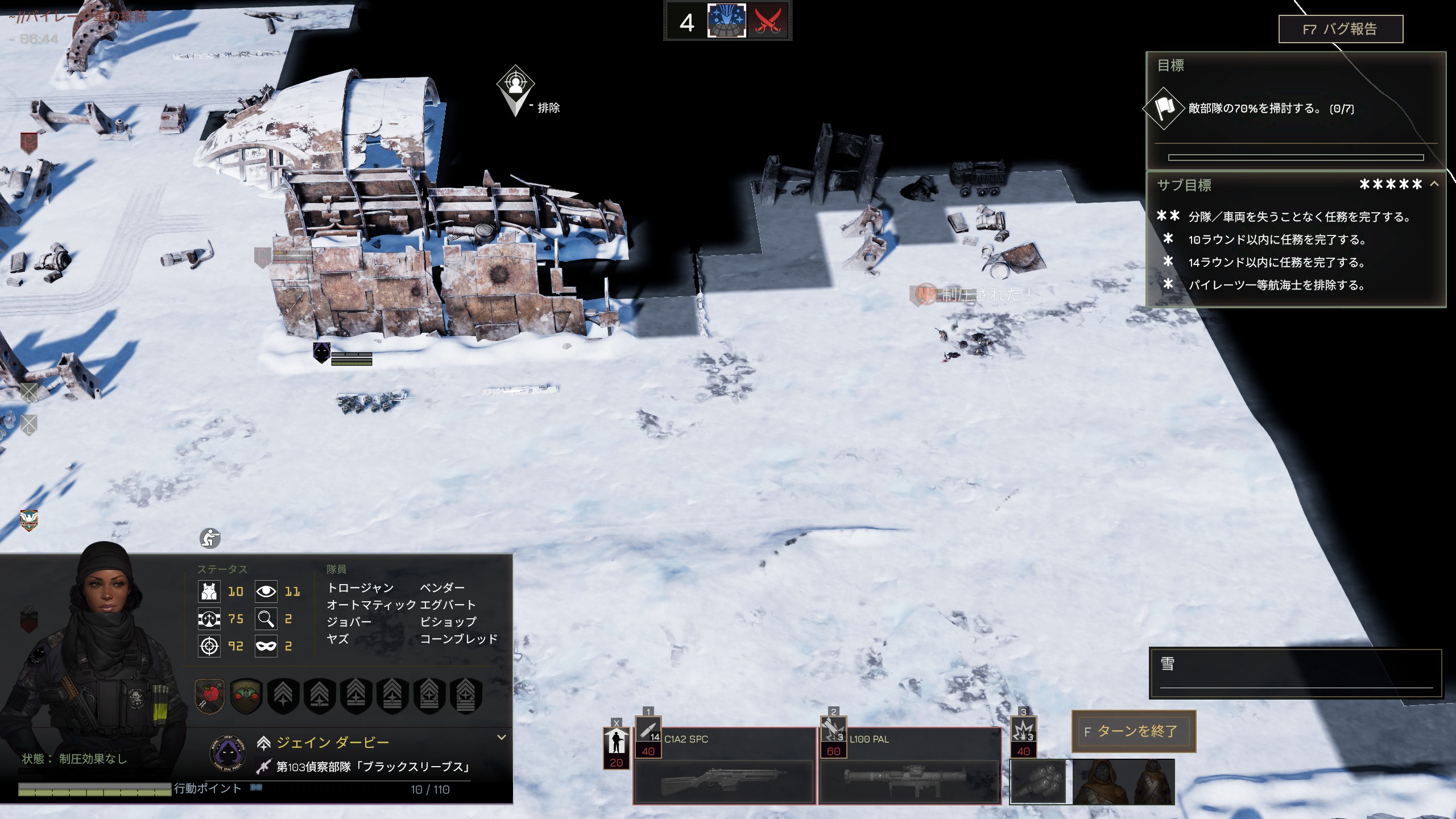This screenshot has height=819, width=1456.
Task: Choose the grenade cluster item slot
Action: coord(1037,781)
